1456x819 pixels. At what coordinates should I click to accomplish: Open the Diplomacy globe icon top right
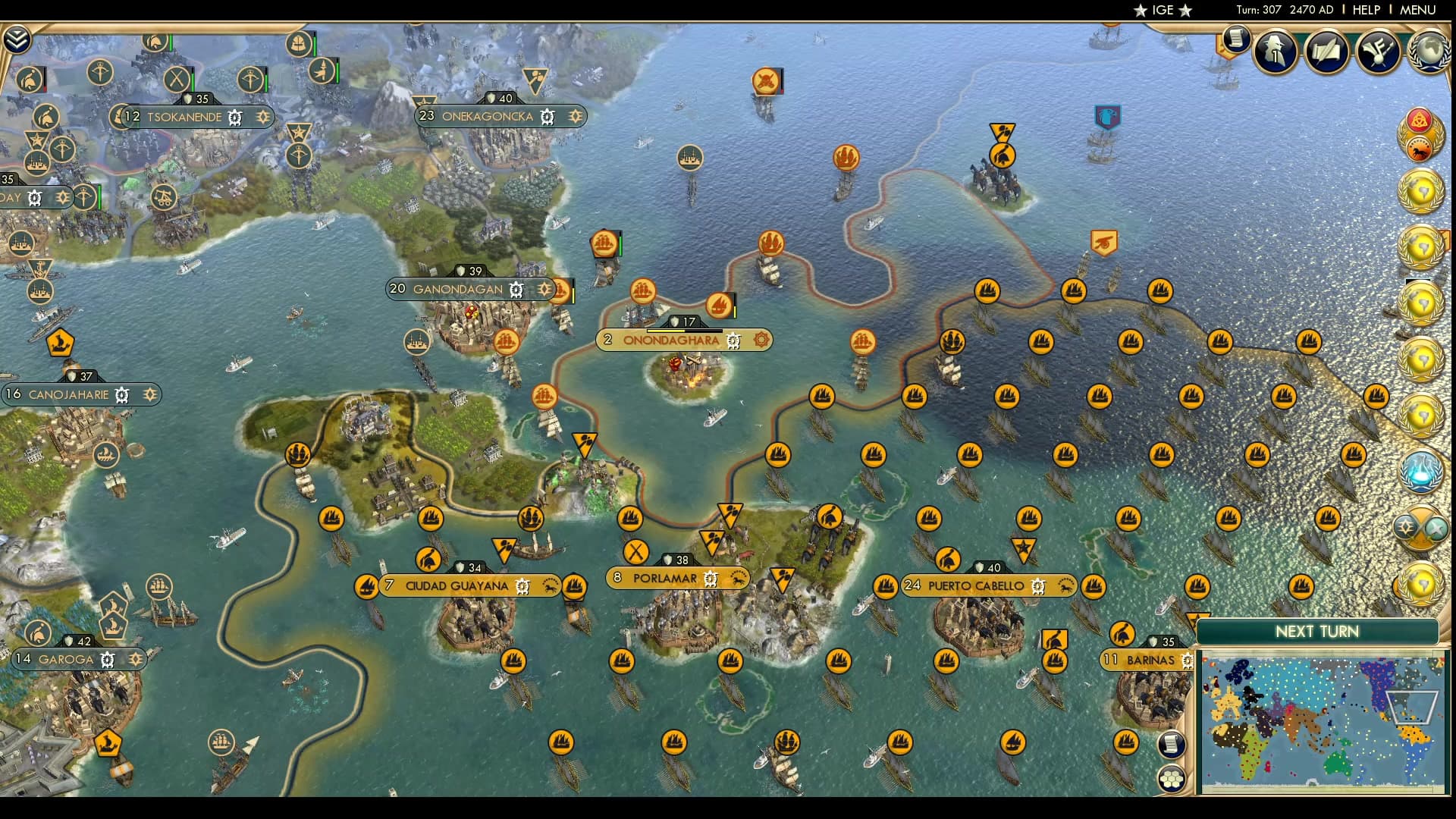(x=1430, y=52)
